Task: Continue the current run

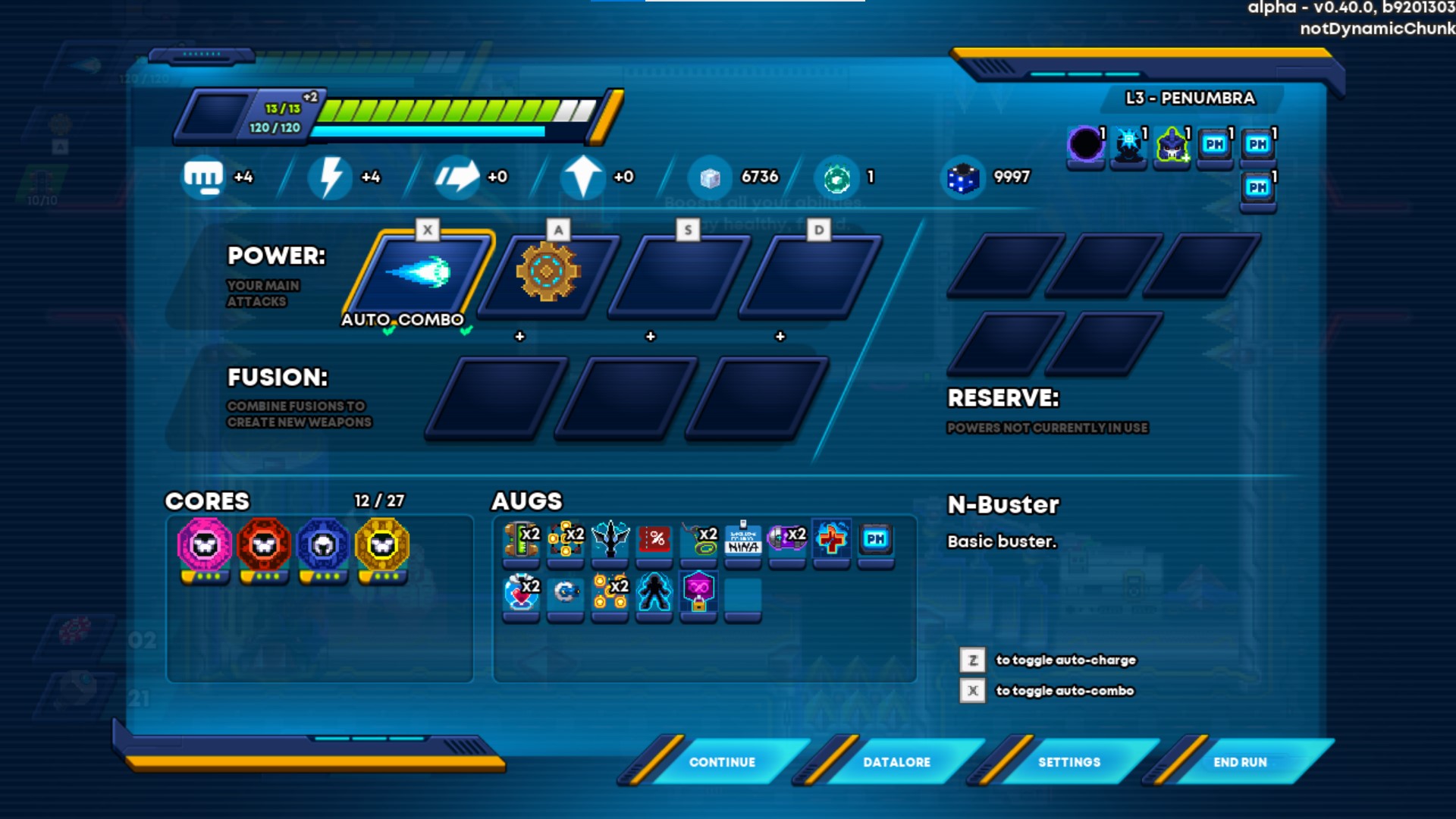Action: point(722,762)
